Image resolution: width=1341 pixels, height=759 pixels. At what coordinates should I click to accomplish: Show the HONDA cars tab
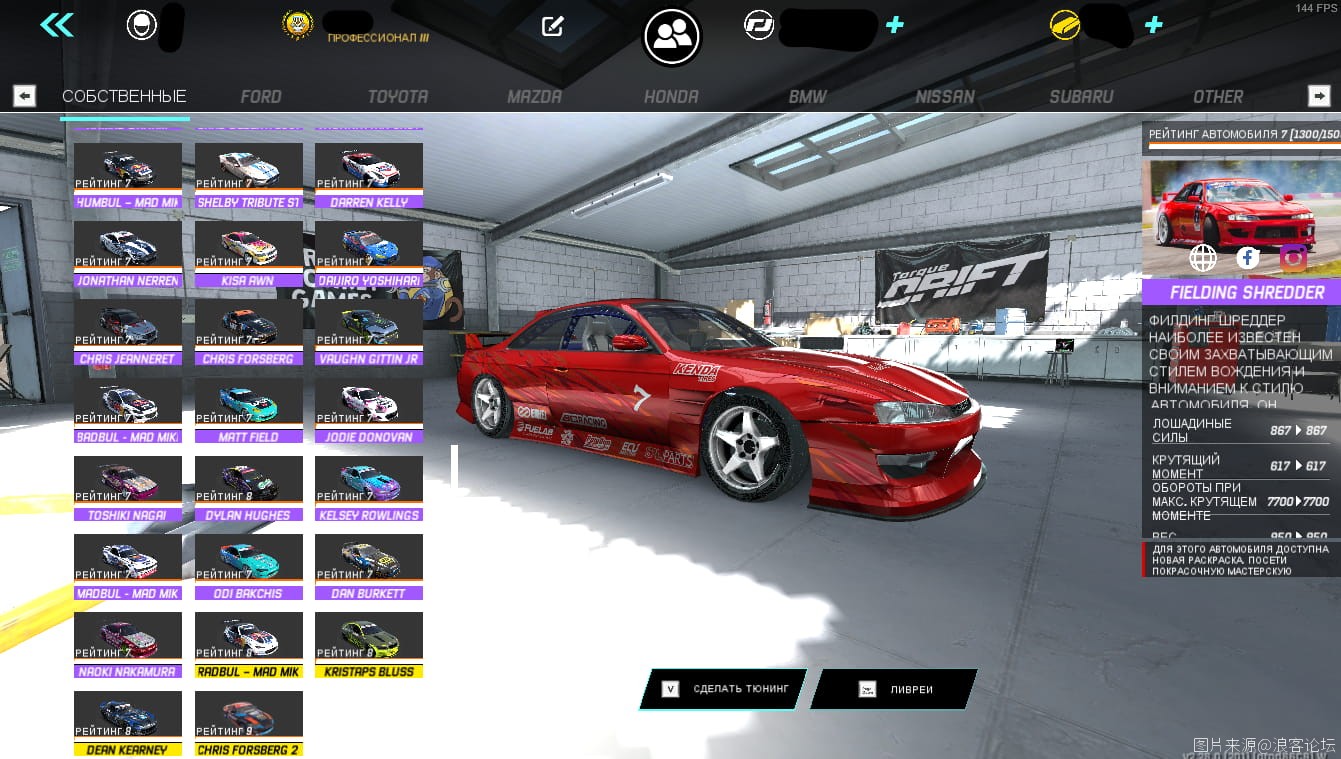pyautogui.click(x=670, y=97)
